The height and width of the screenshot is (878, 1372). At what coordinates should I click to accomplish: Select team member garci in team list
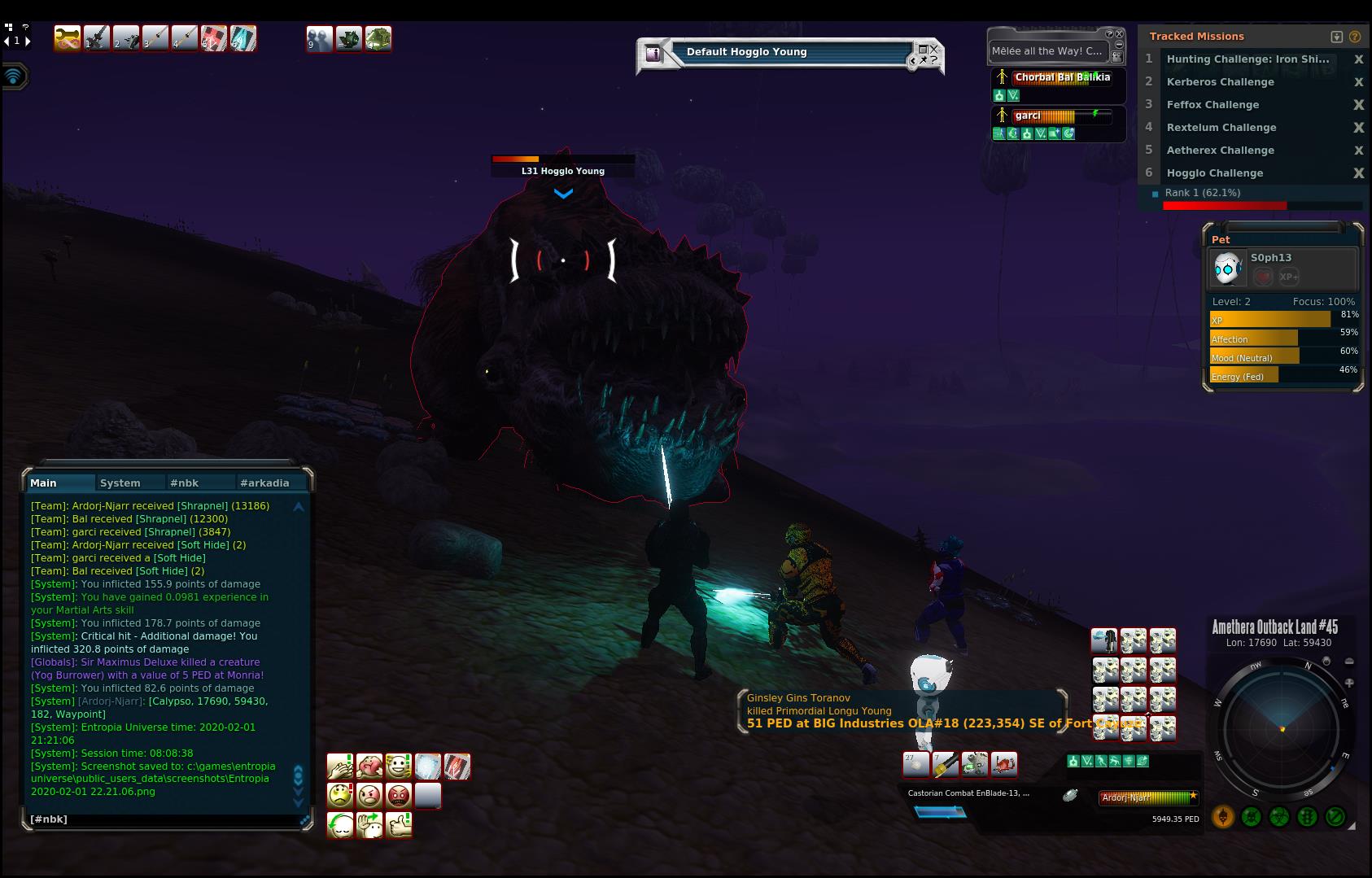(x=1028, y=116)
